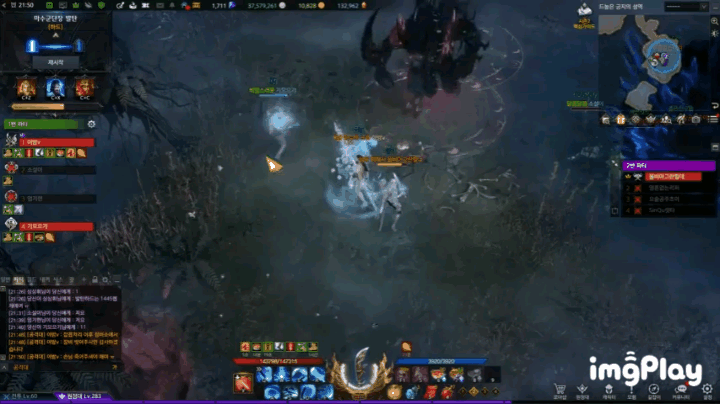Activate the red sword skill icon
Image resolution: width=720 pixels, height=404 pixels.
[x=243, y=382]
